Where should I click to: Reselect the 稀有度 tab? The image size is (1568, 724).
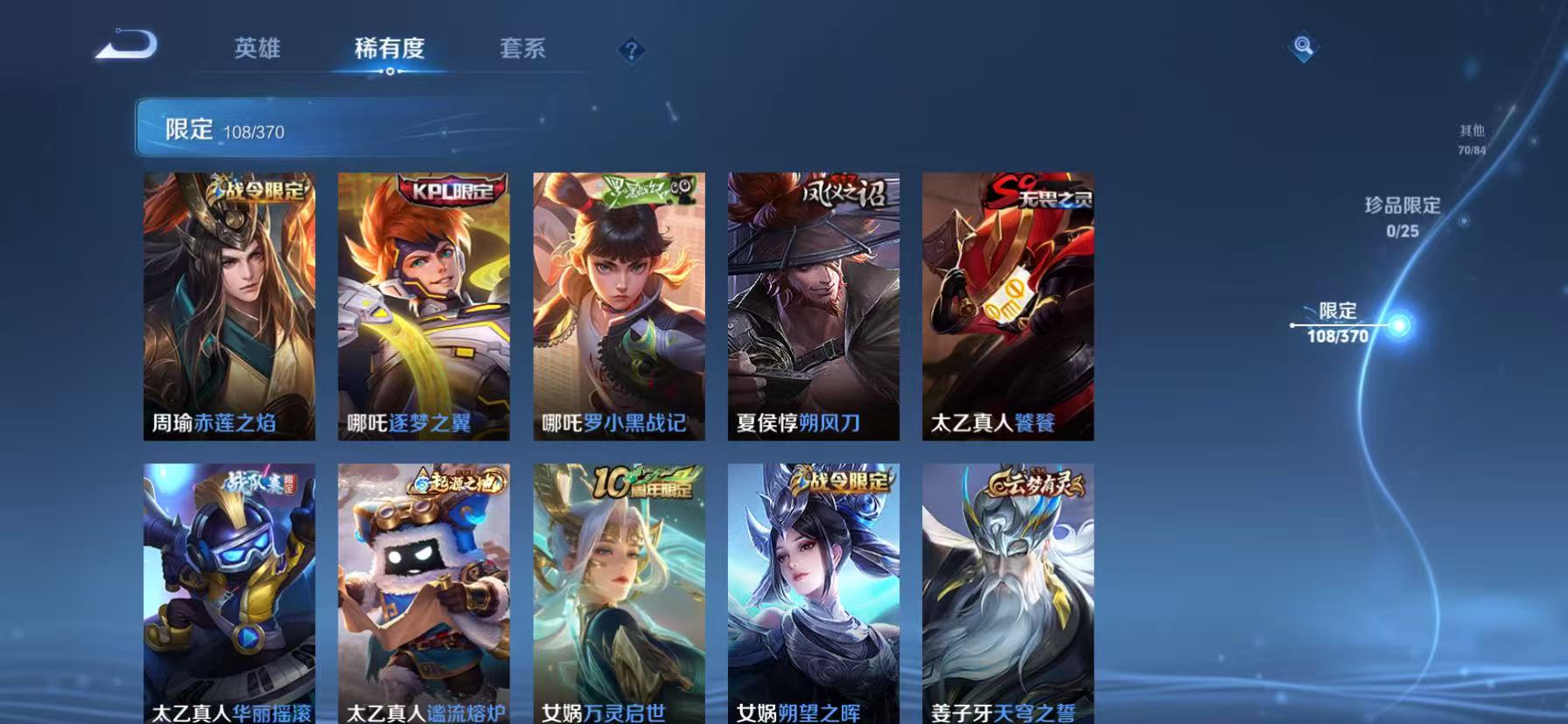coord(389,50)
